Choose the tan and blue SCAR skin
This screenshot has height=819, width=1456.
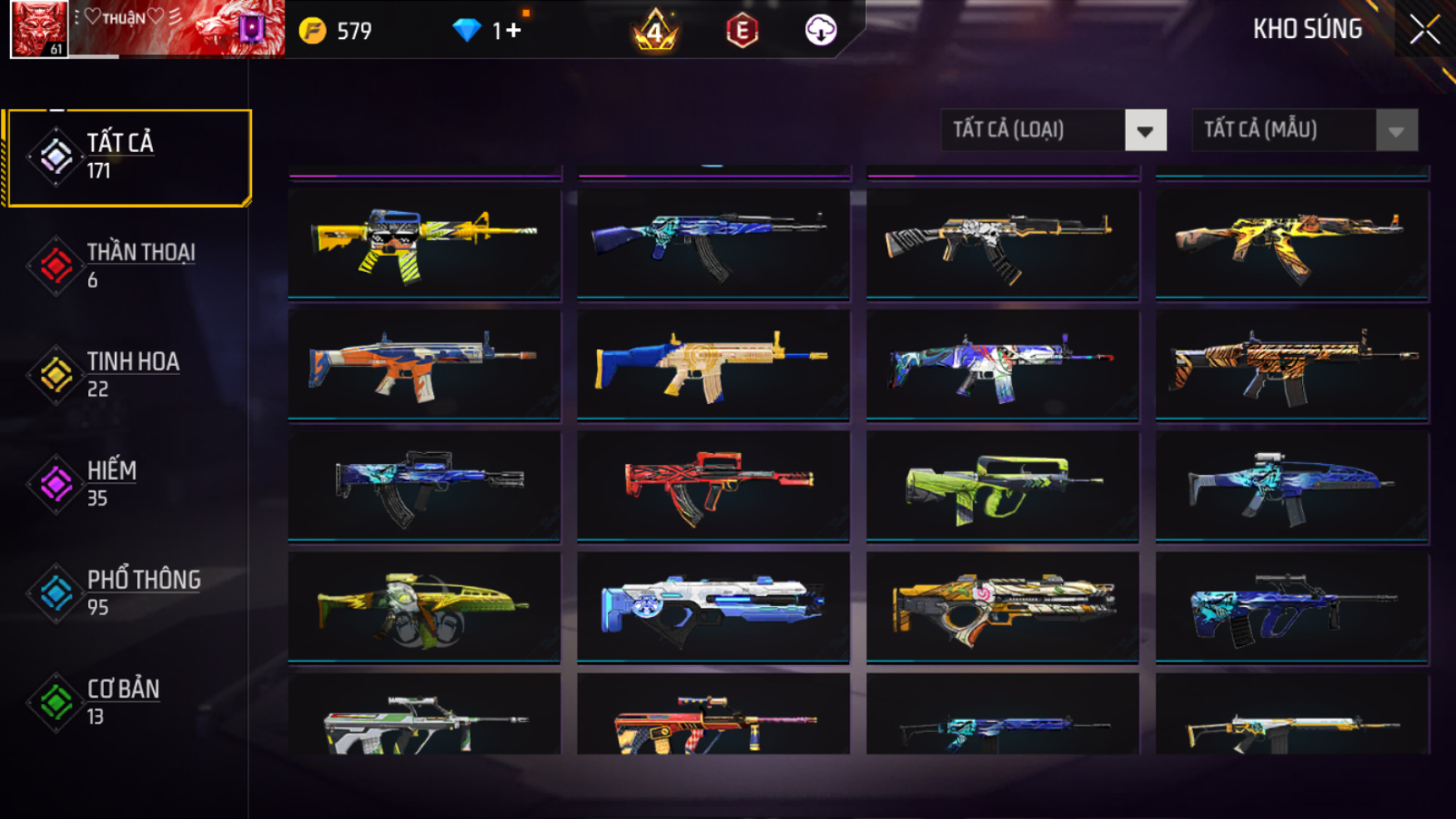(x=713, y=364)
